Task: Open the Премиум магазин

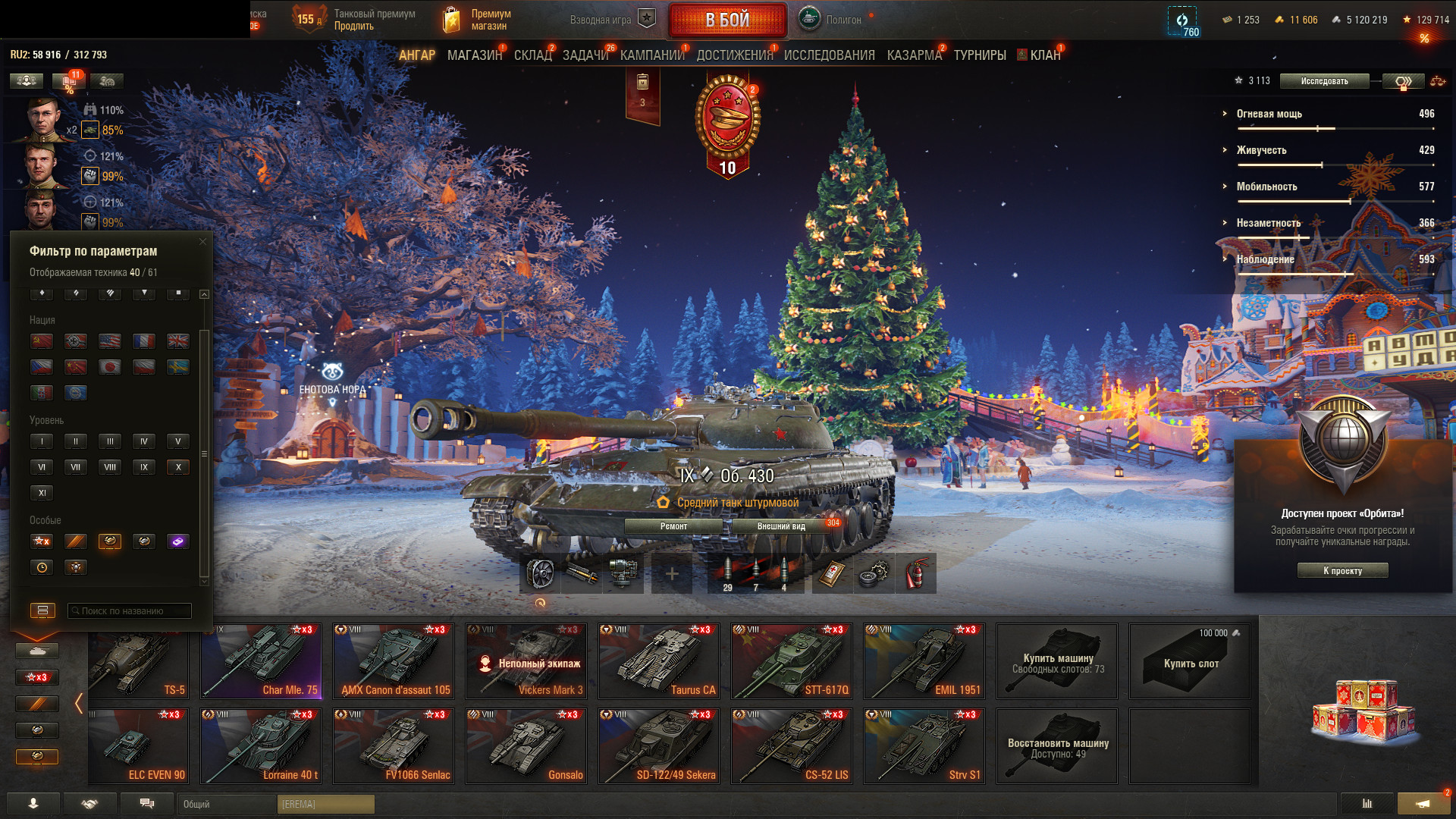Action: click(476, 20)
